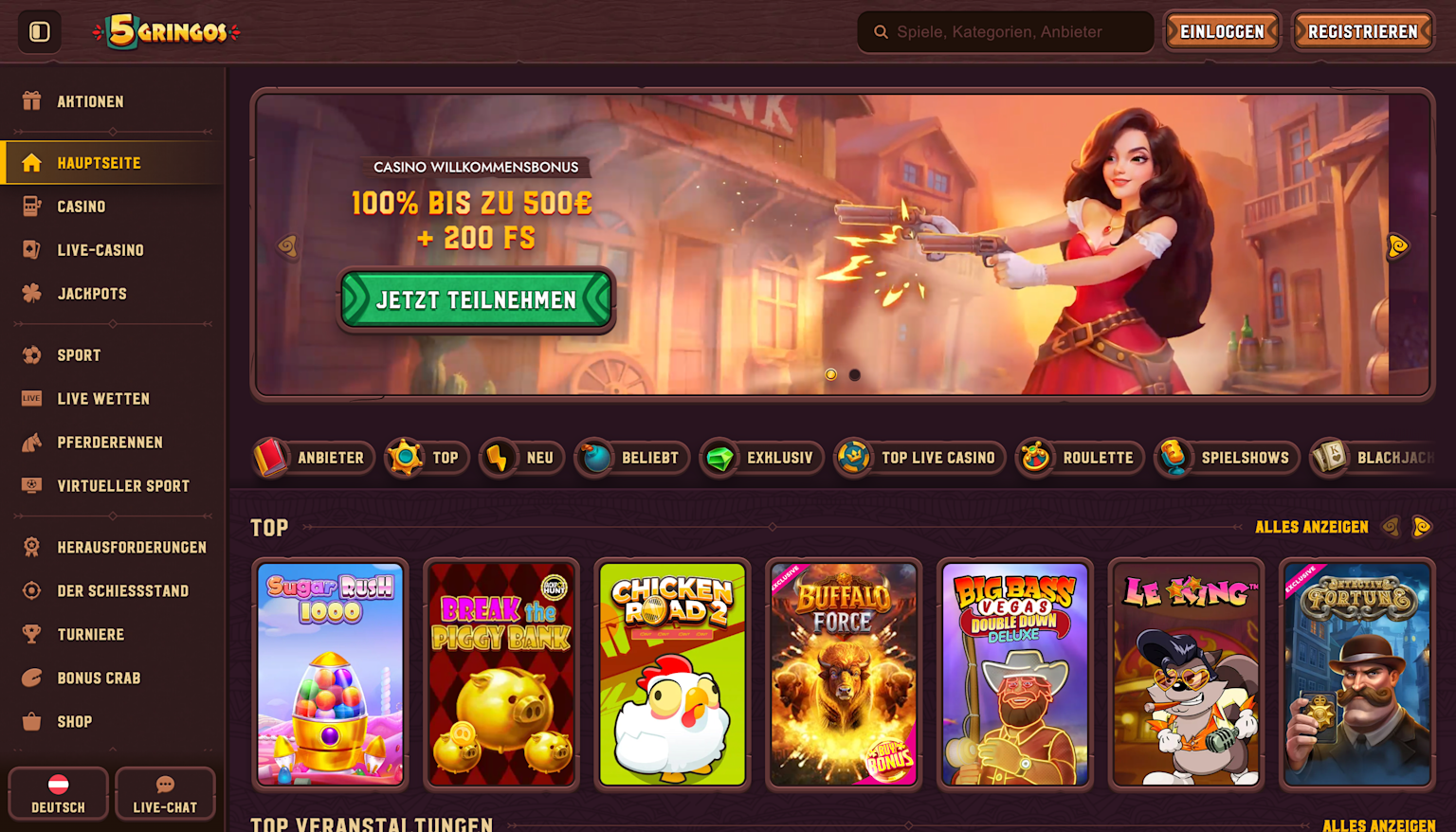Go back using the banner's left arrow

287,244
